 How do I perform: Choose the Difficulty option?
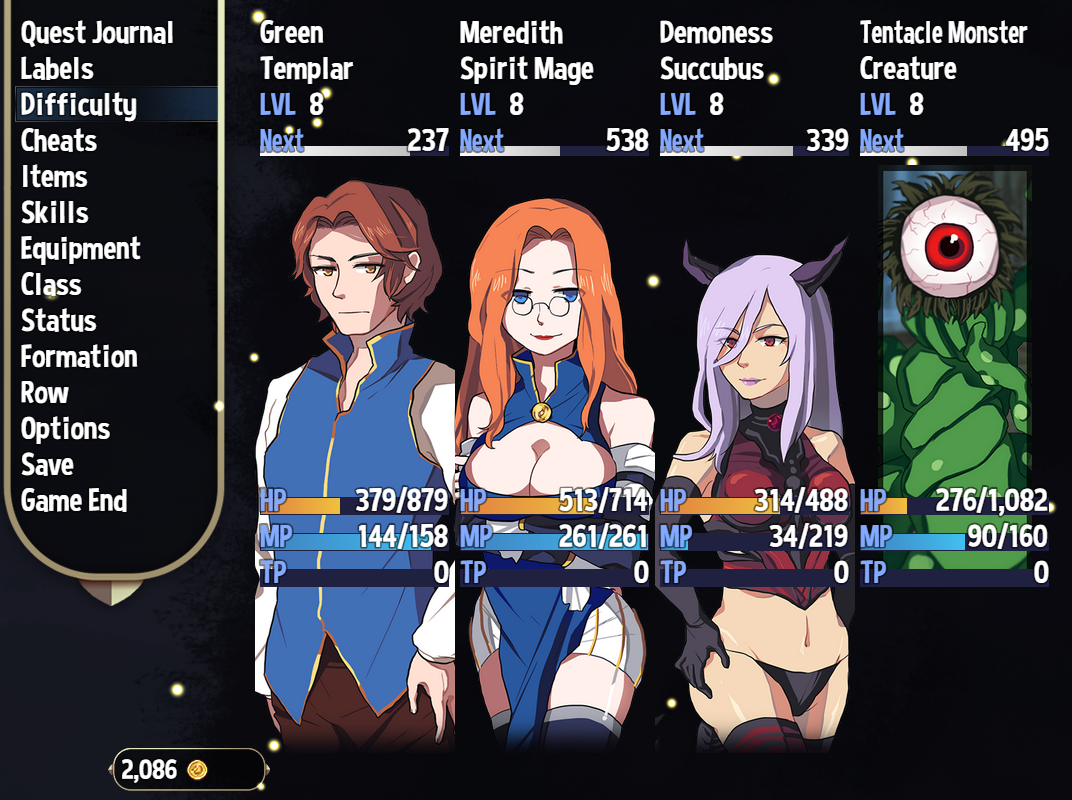tap(78, 105)
